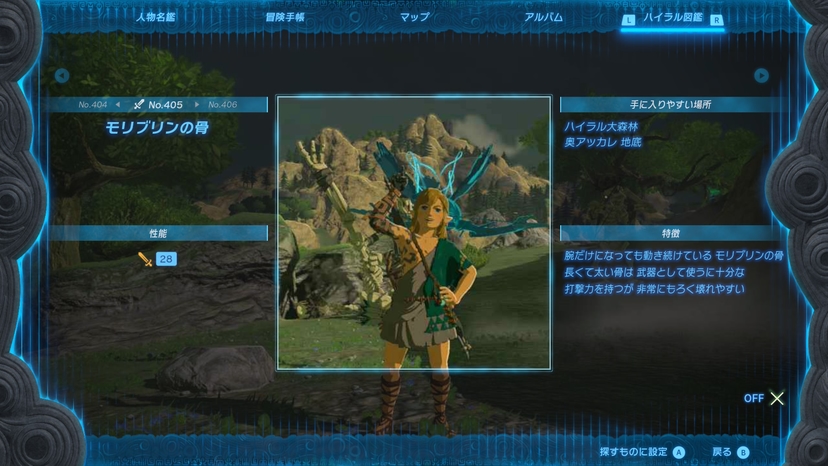The image size is (828, 466).
Task: Go to previous entry No.404
Action: tap(98, 104)
